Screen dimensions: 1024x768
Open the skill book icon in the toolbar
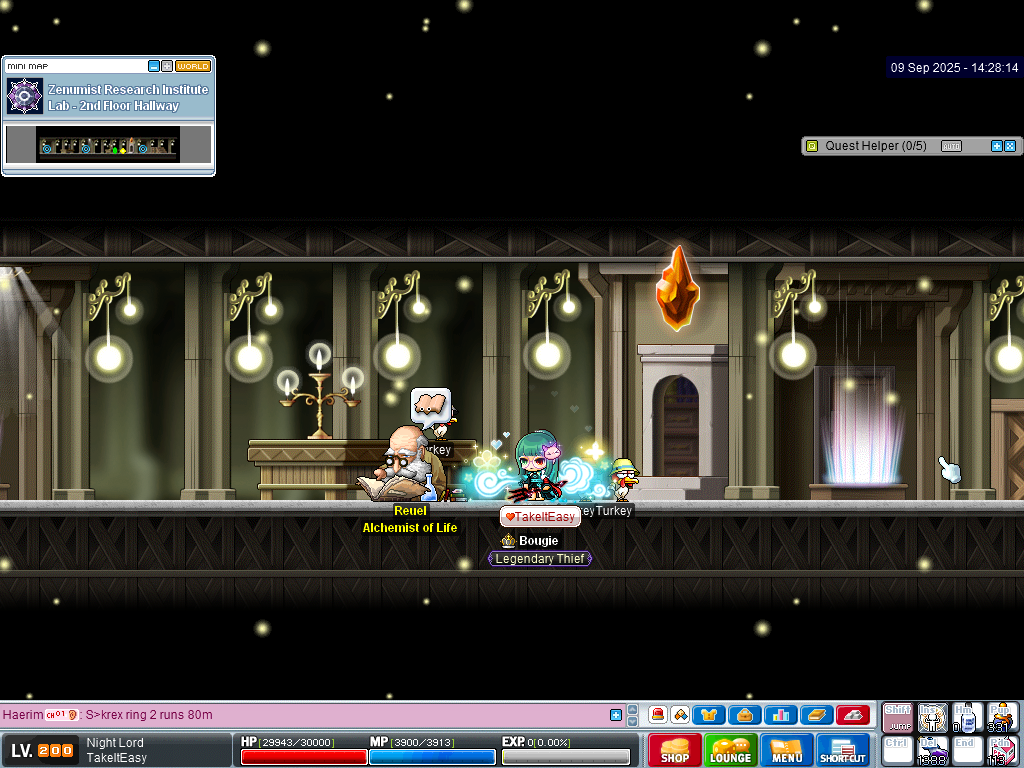[816, 715]
